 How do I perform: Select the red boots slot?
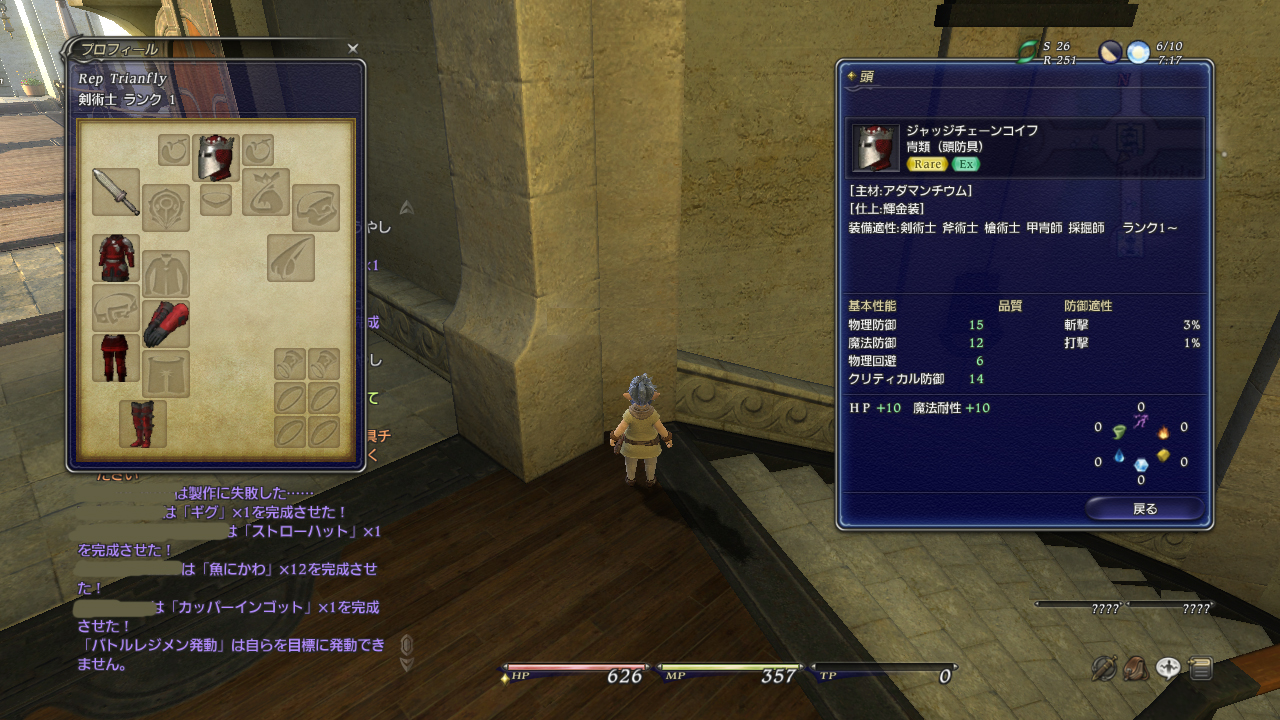click(142, 424)
